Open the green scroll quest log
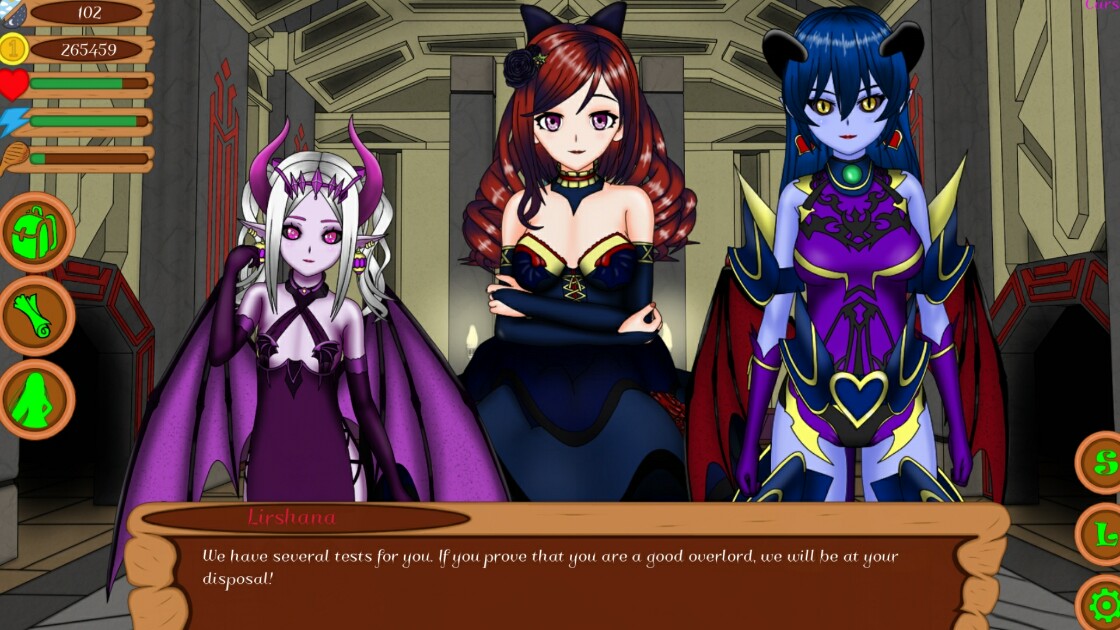Screen dimensions: 1120x630 36,316
